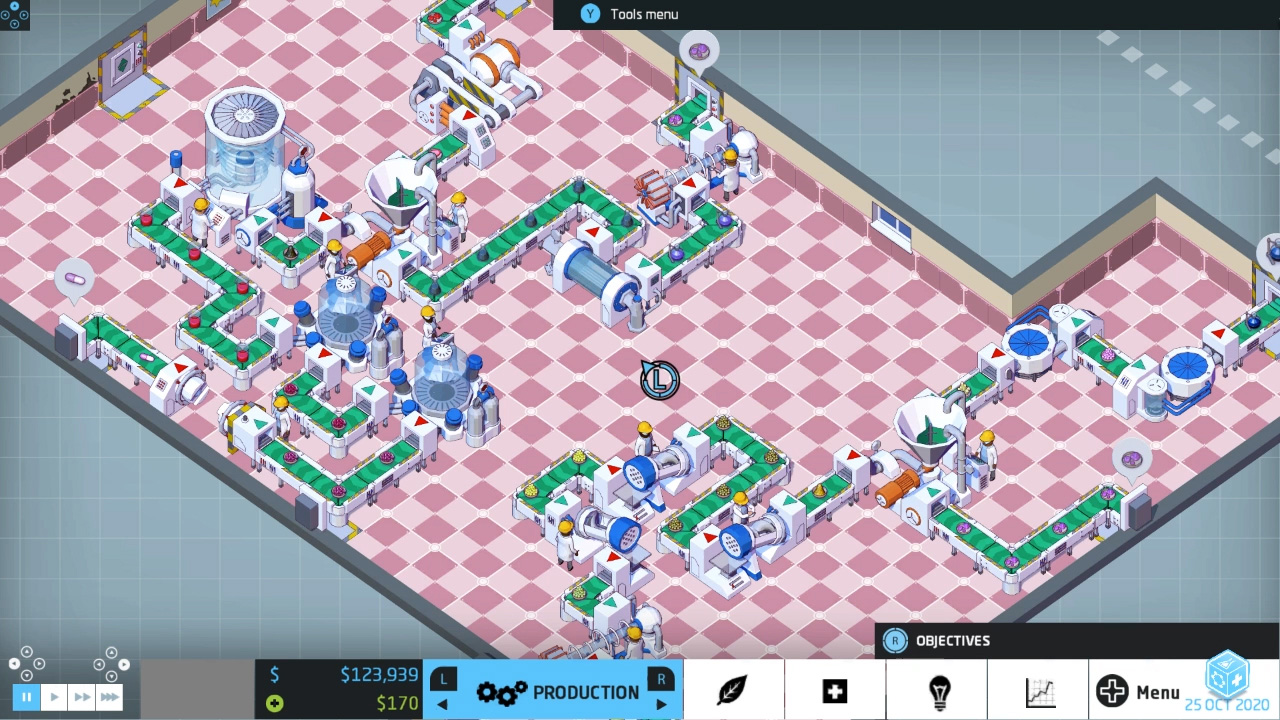Click the purple herb bubble near the exporter
Image resolution: width=1280 pixels, height=720 pixels.
[1131, 458]
